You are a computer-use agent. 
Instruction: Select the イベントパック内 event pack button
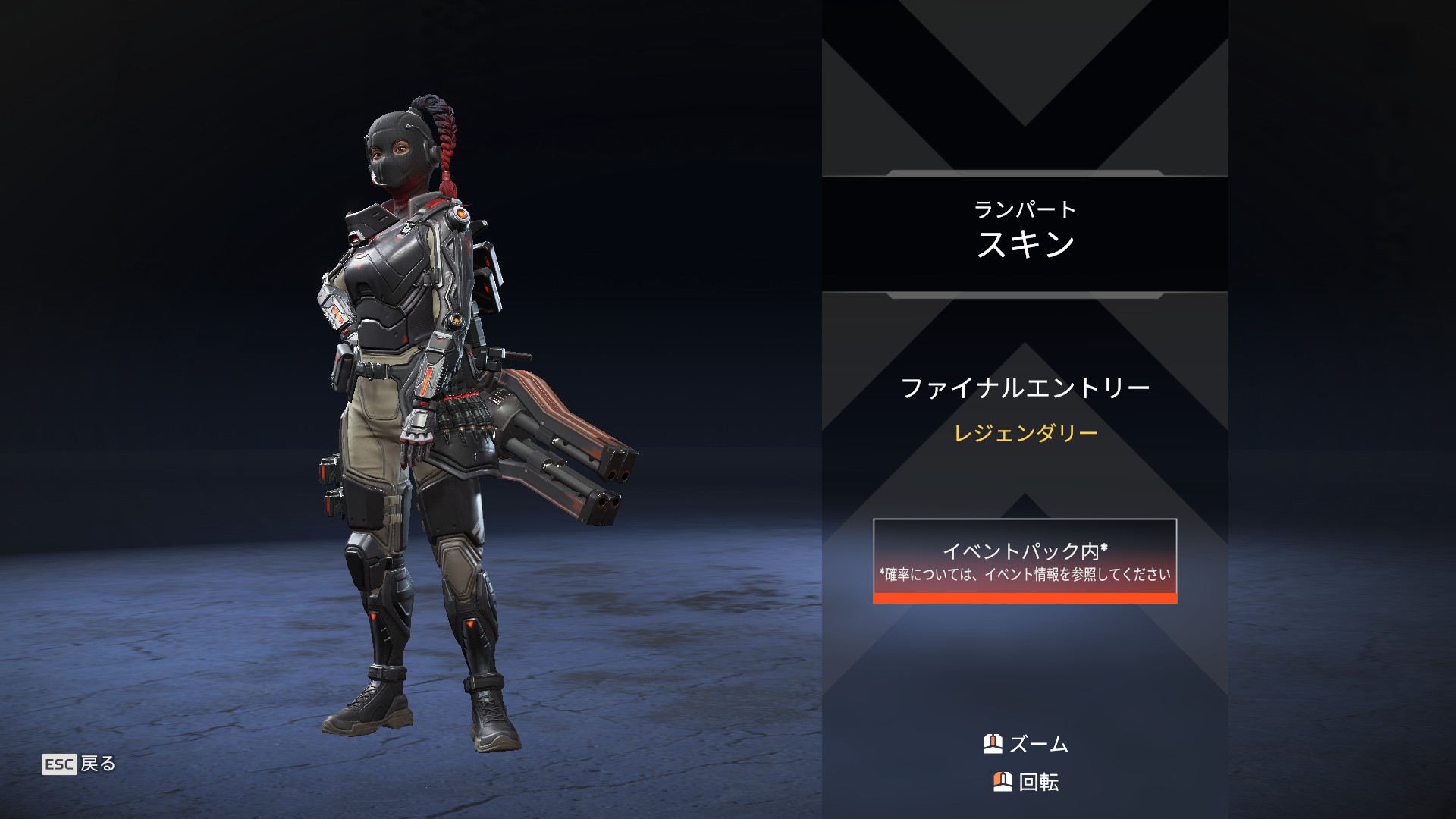(1025, 561)
